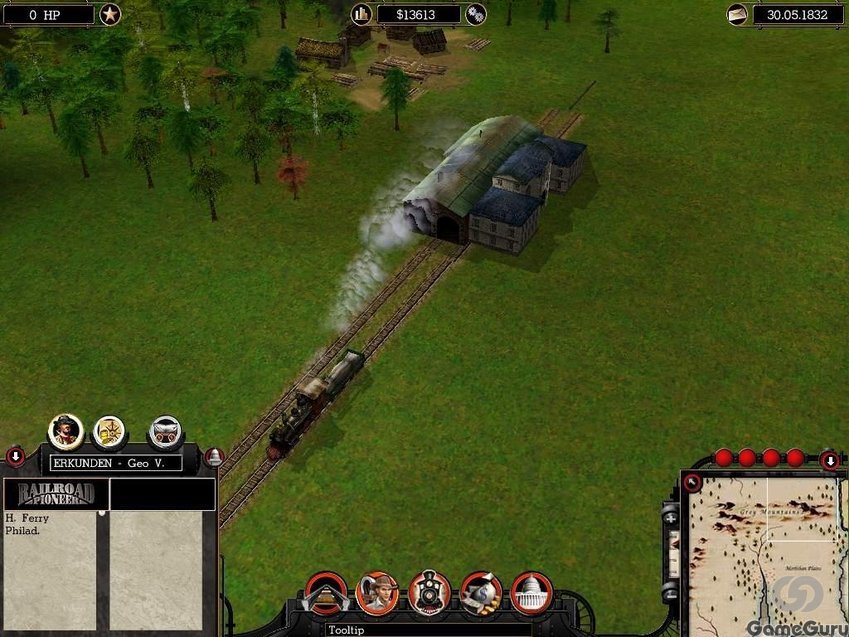Select the H. Ferry list entry
The width and height of the screenshot is (849, 637).
pyautogui.click(x=27, y=518)
